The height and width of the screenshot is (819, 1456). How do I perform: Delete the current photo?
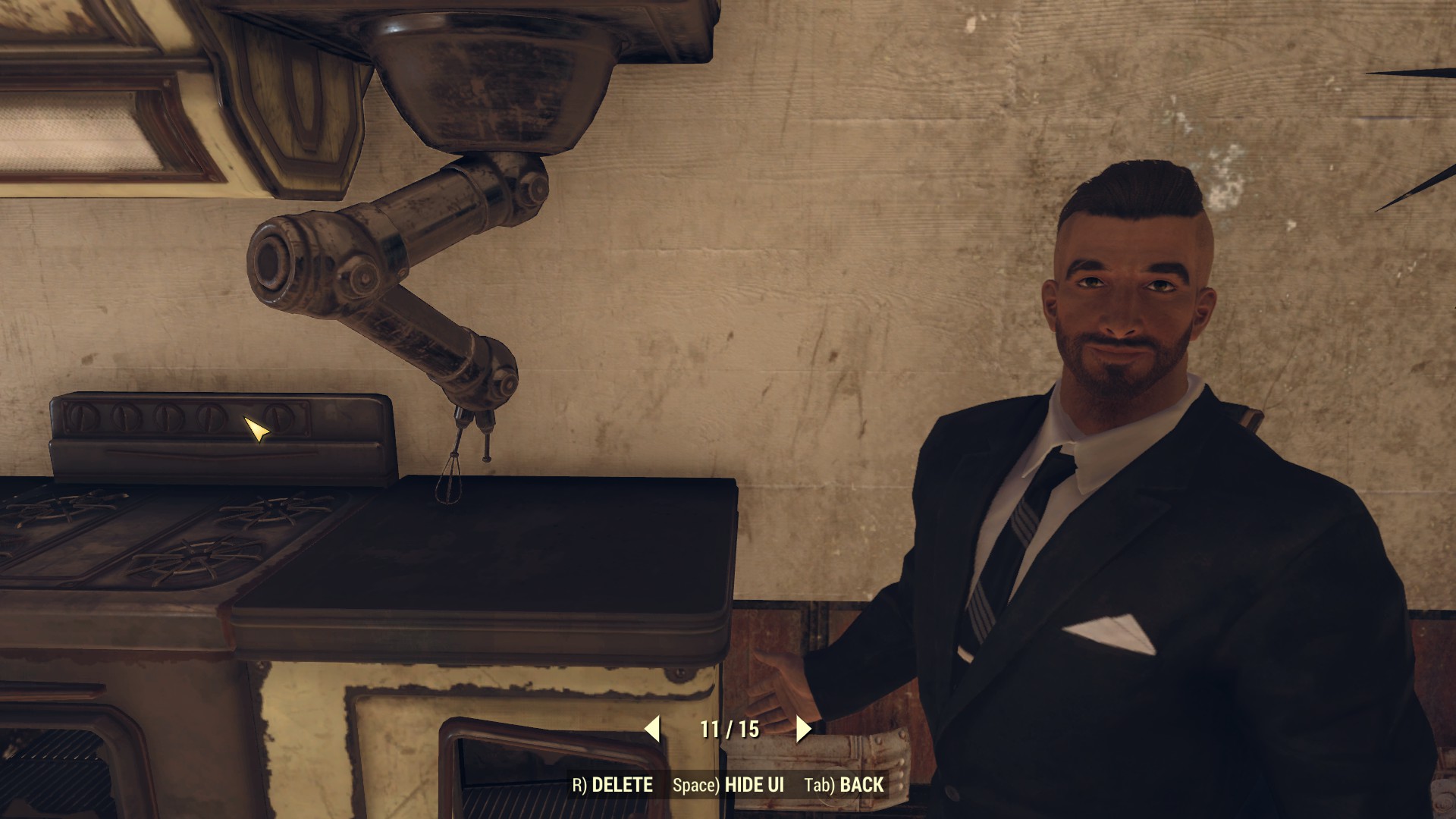pyautogui.click(x=613, y=785)
